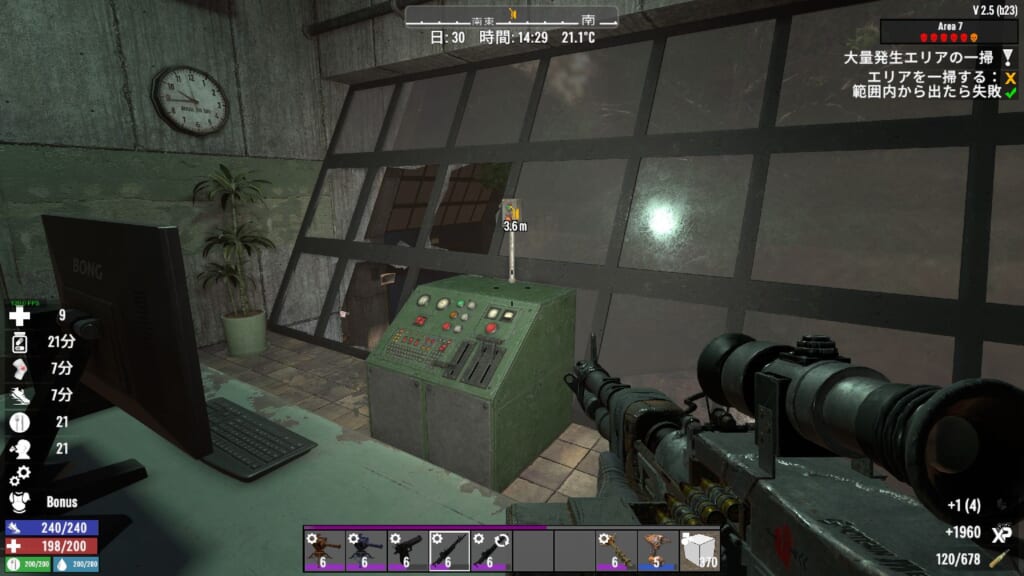Click the running shoe buff icon
Screen dimensions: 1024x576
[19, 395]
